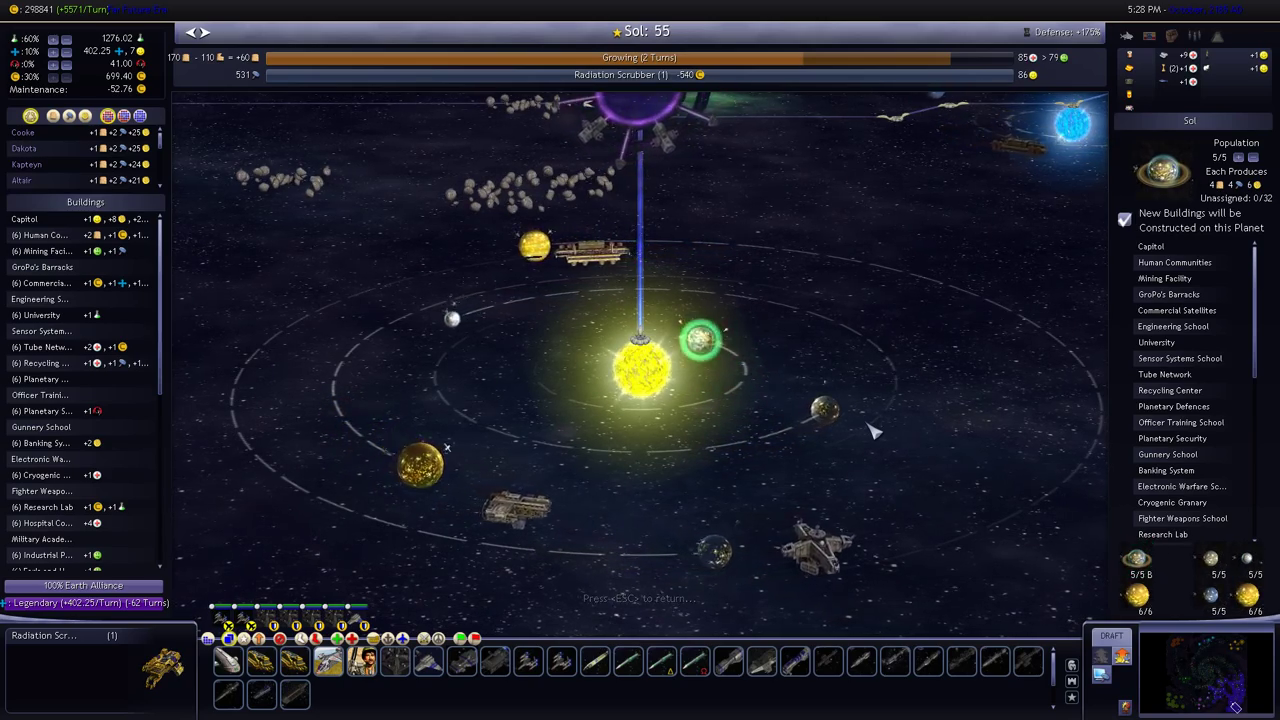The image size is (1280, 720).
Task: Click the 100% Earth Alliance loyalty bar
Action: pyautogui.click(x=83, y=586)
